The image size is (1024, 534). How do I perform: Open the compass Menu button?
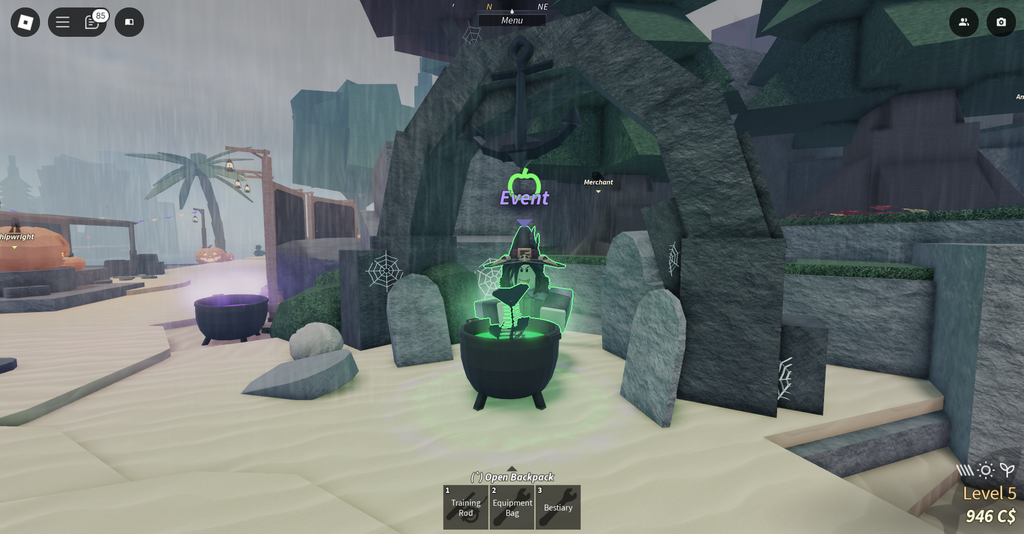pos(512,20)
